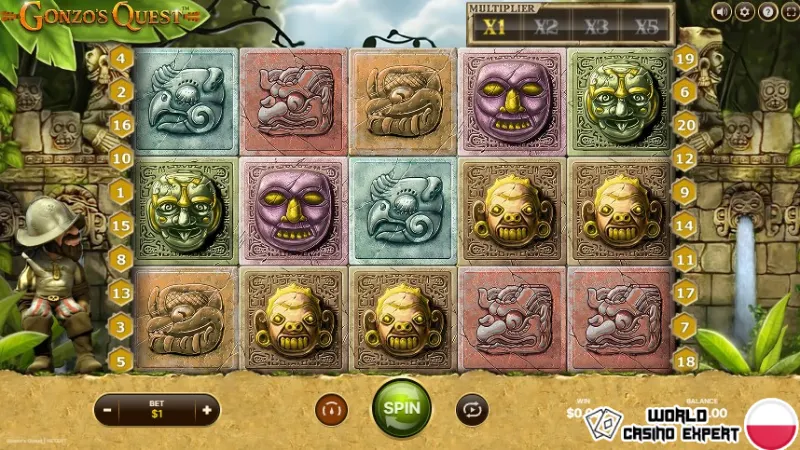The width and height of the screenshot is (800, 450).
Task: Enter fullscreen mode with the corner-brackets icon
Action: [x=788, y=12]
